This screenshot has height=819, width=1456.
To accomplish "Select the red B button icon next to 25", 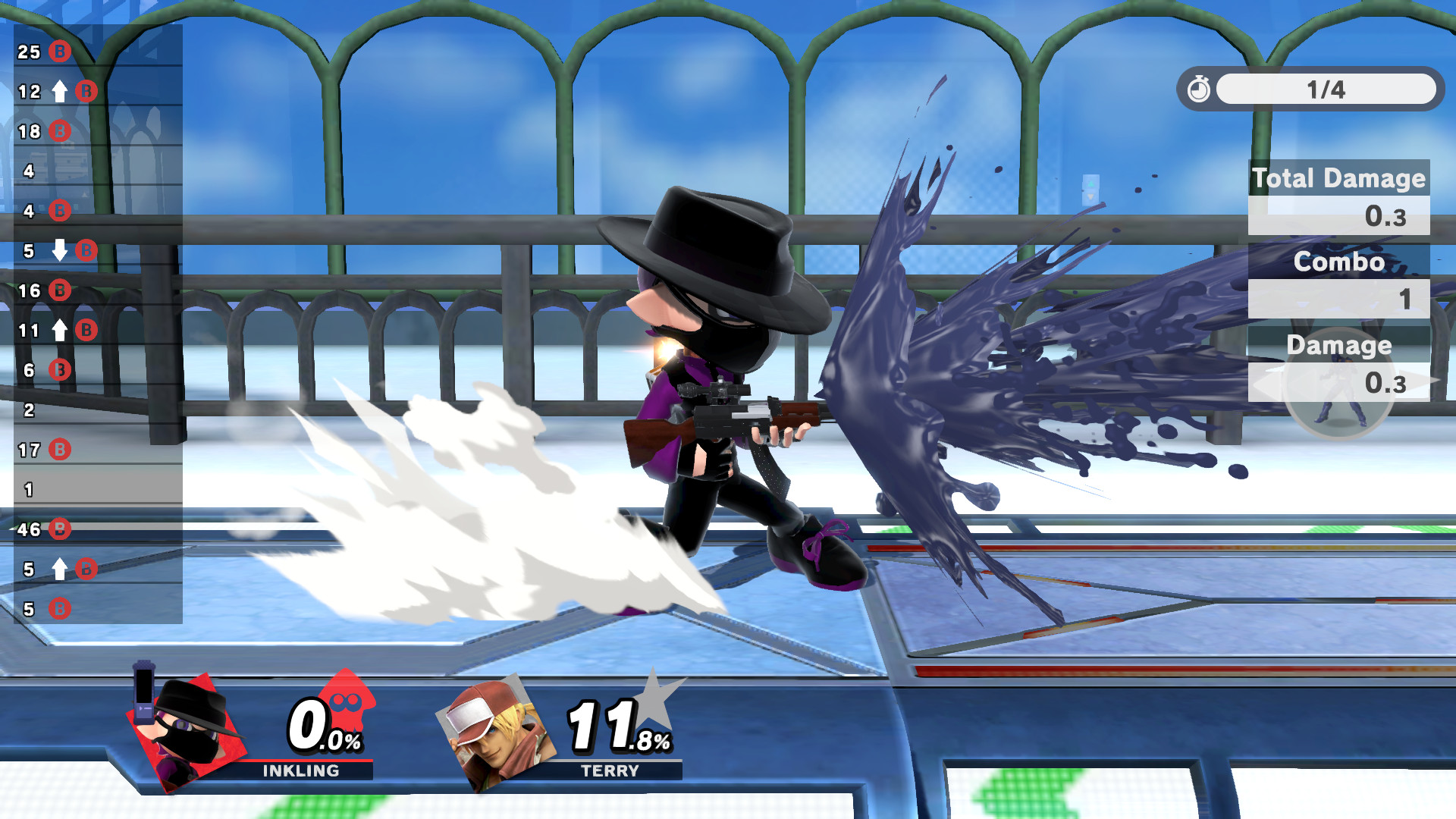I will 60,52.
